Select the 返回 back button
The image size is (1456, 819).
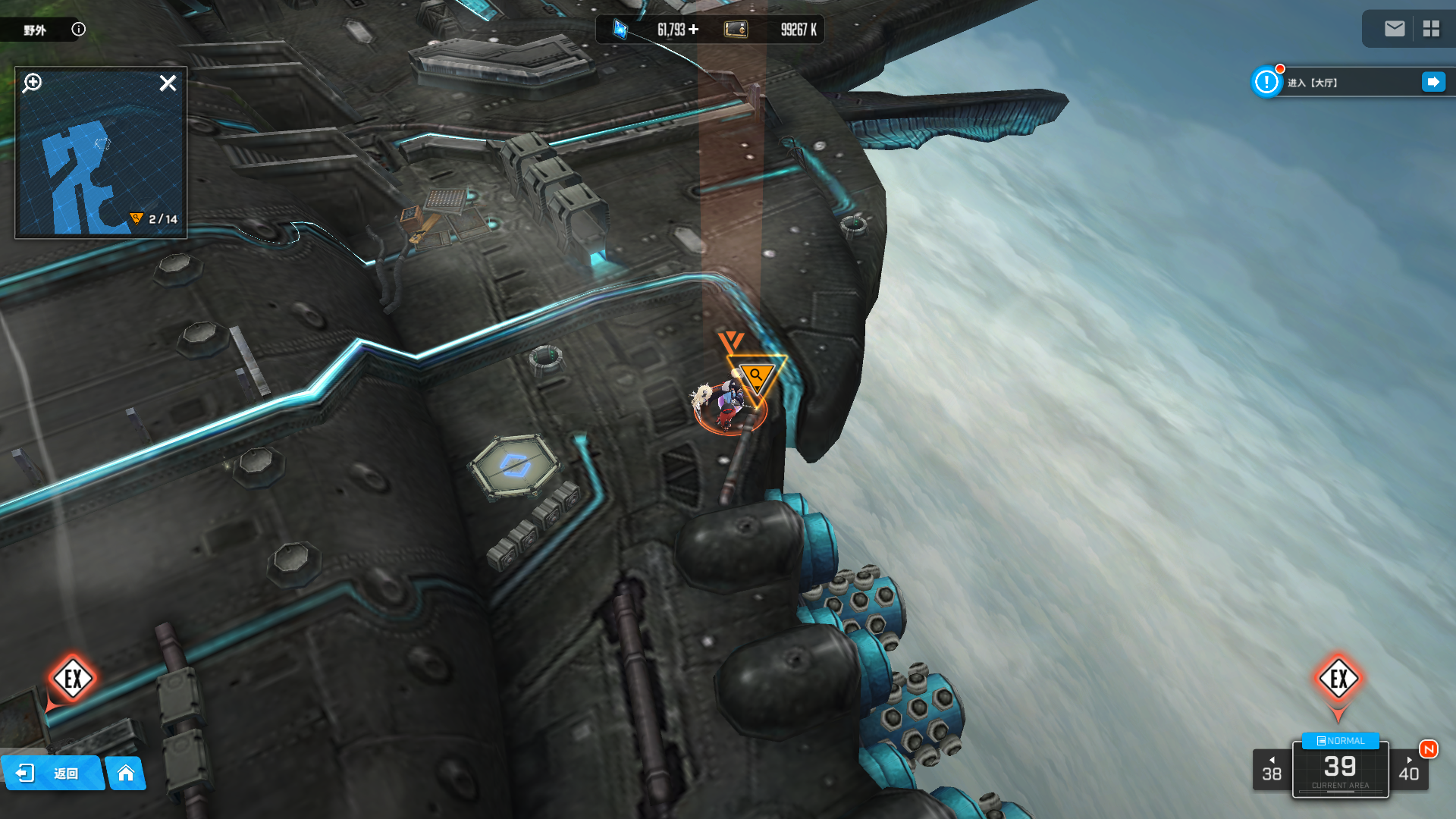tap(52, 773)
